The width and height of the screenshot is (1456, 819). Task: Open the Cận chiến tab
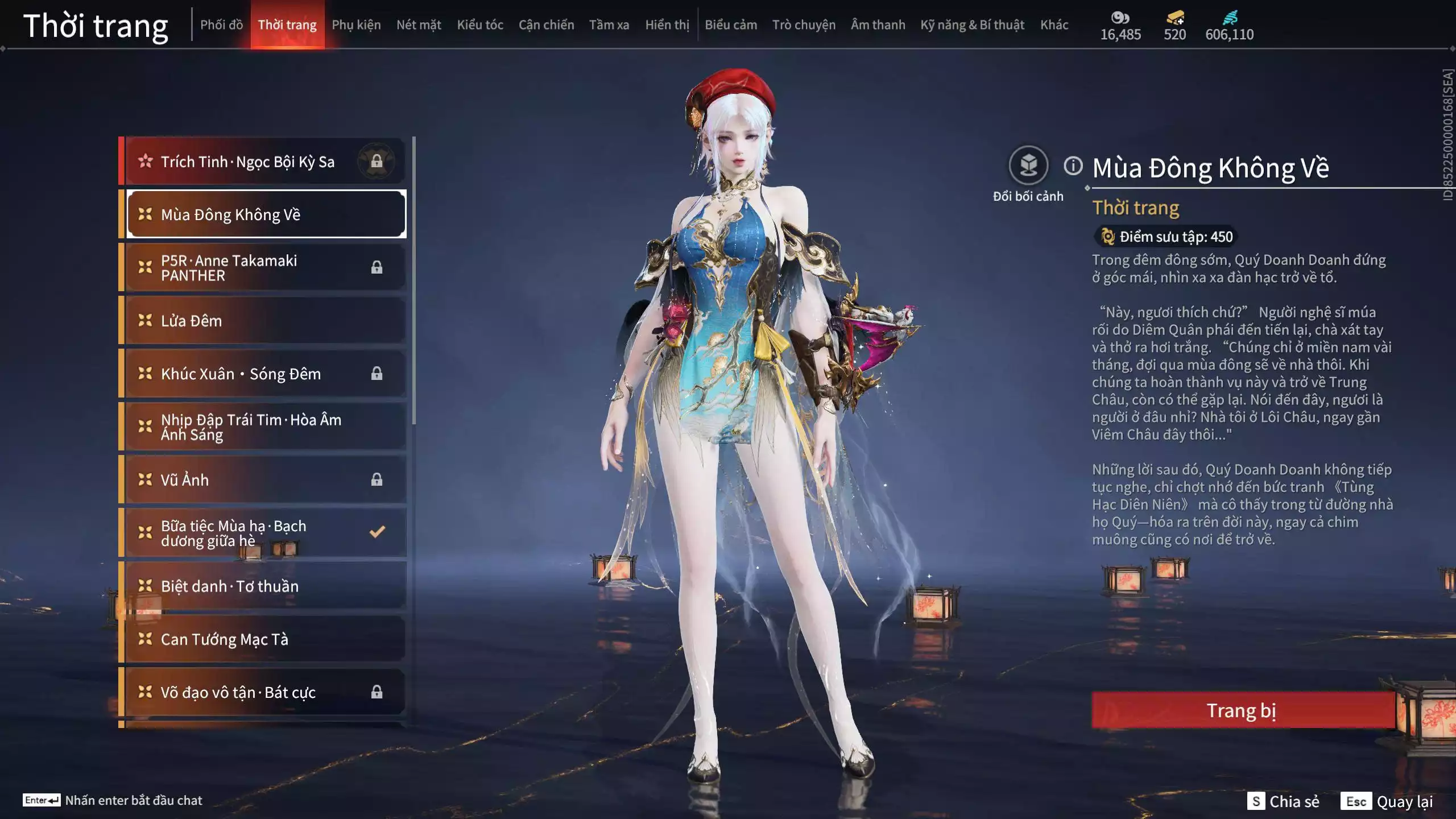pos(546,25)
